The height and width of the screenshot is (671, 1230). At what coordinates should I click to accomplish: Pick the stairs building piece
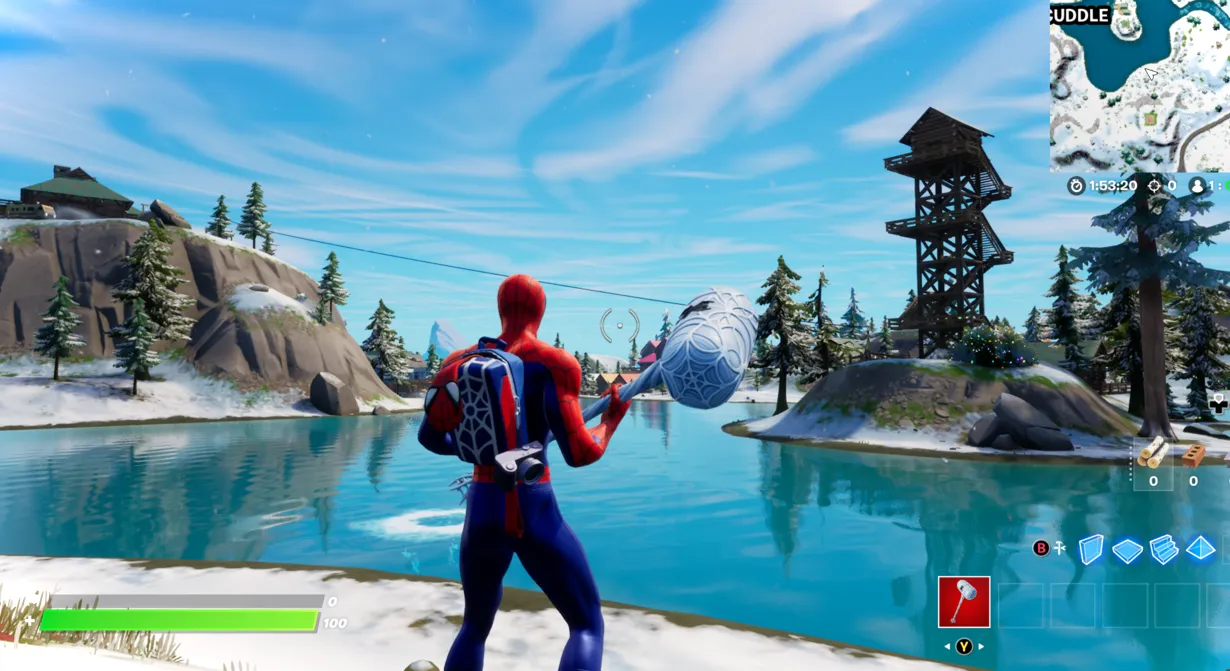1164,549
